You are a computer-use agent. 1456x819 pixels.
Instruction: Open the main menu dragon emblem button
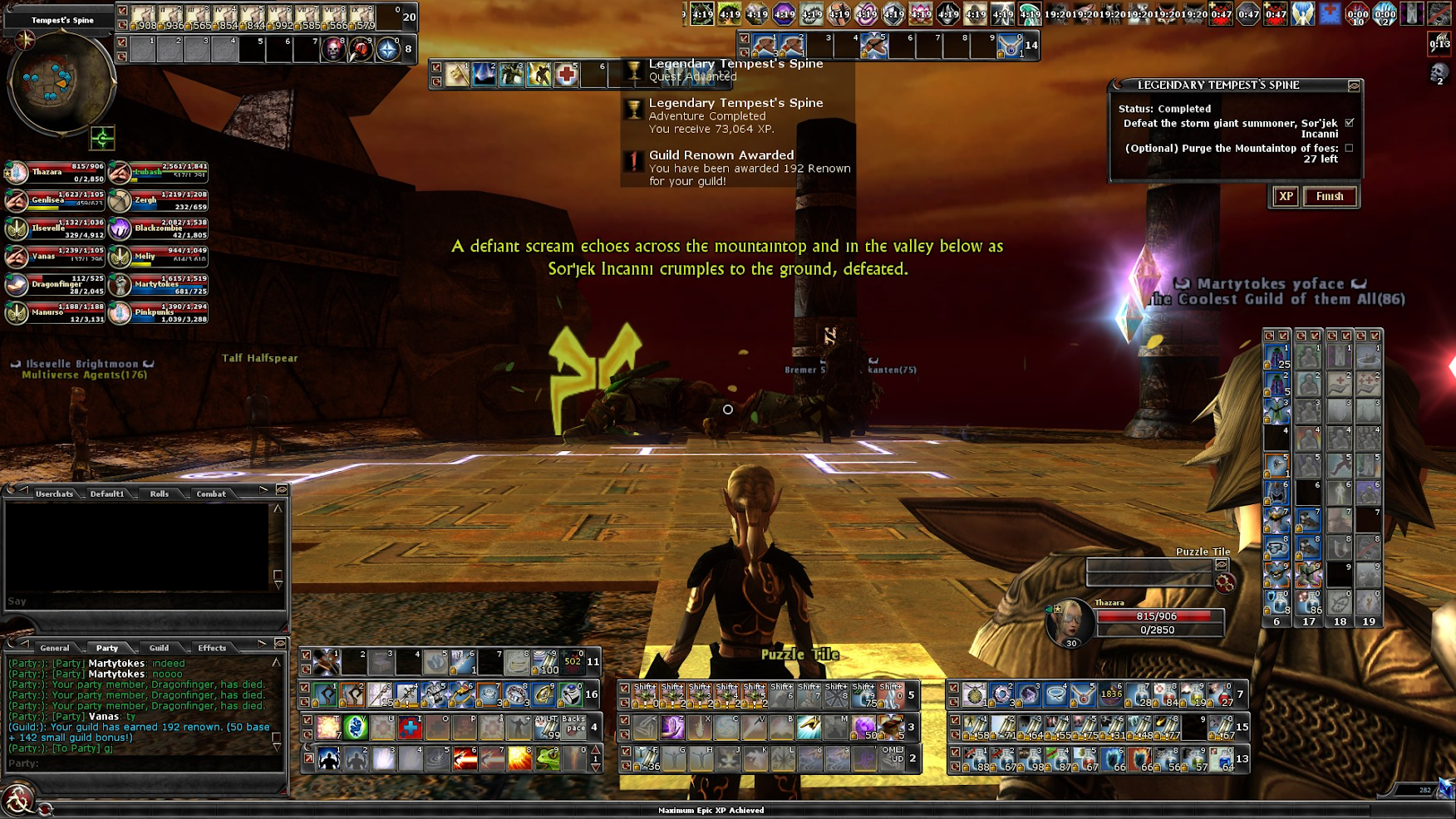[17, 800]
